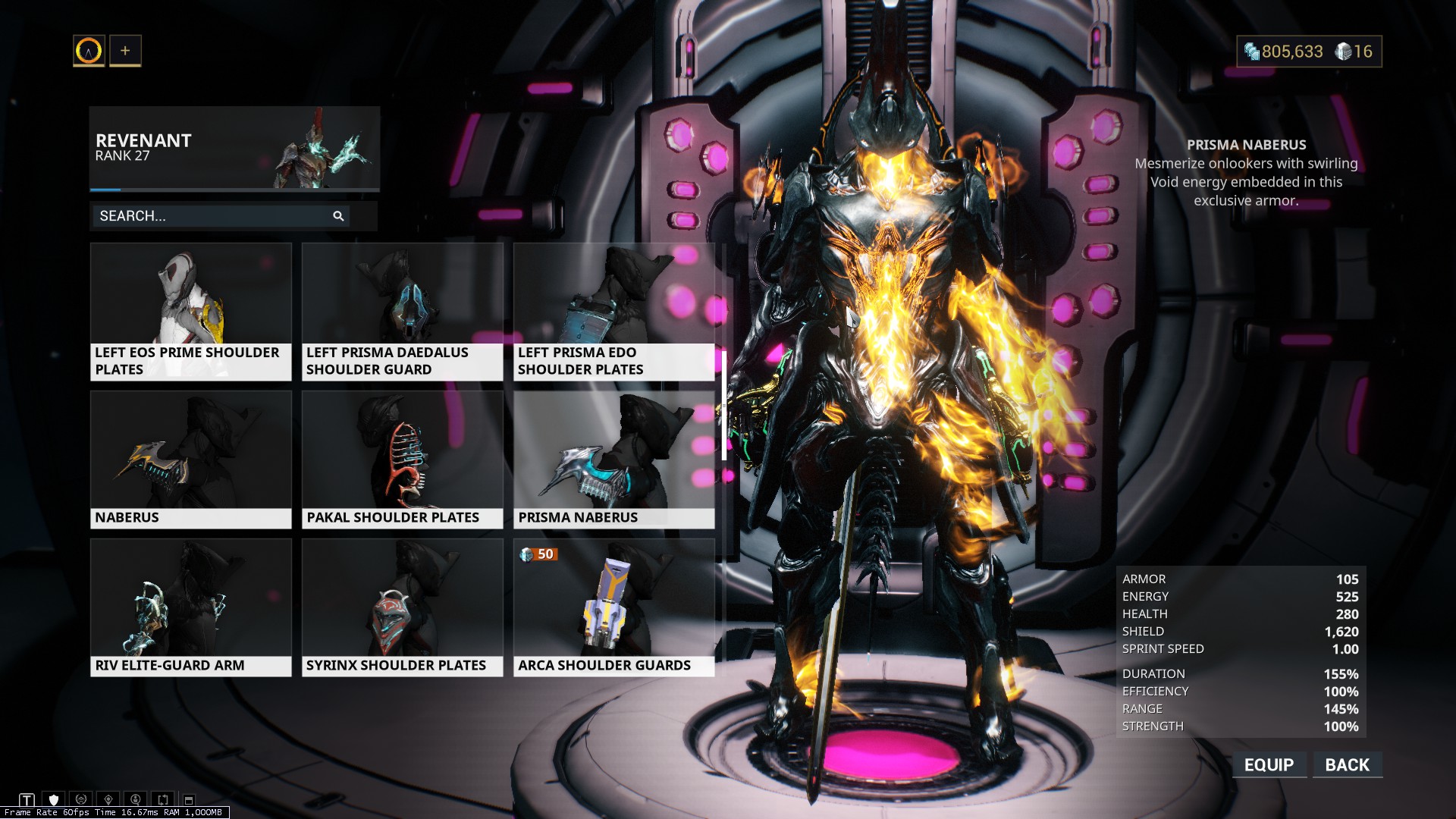Click the Revenant Rank 27 warframe banner
This screenshot has height=819, width=1456.
pos(234,148)
